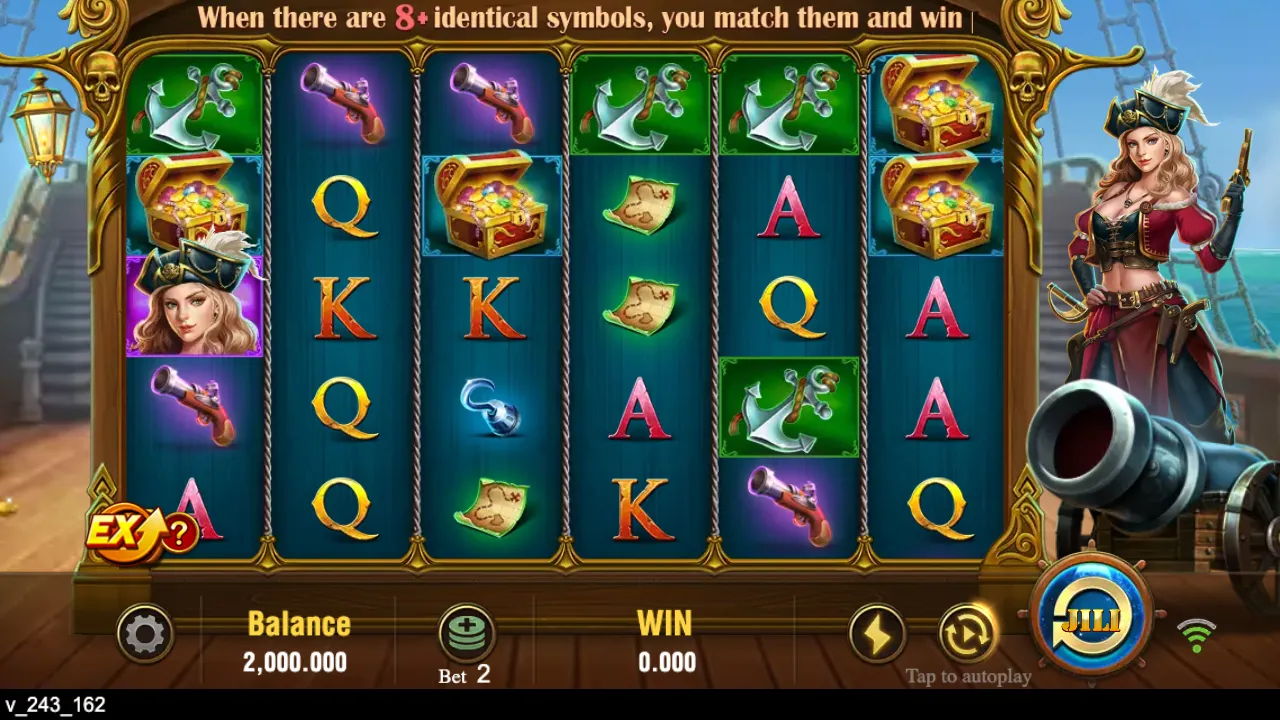Toggle the lightning bolt turbo mode
This screenshot has width=1280, height=720.
(877, 634)
